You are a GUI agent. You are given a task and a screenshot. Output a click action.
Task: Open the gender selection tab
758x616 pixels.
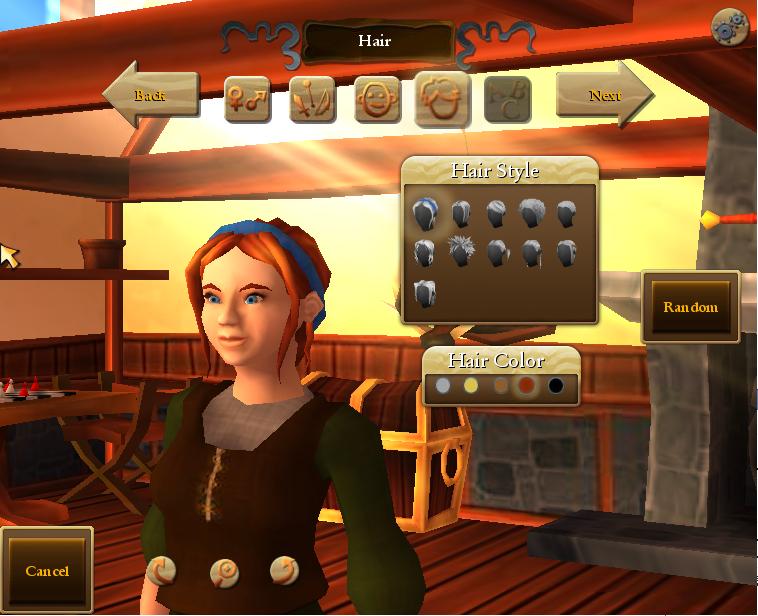[x=247, y=100]
